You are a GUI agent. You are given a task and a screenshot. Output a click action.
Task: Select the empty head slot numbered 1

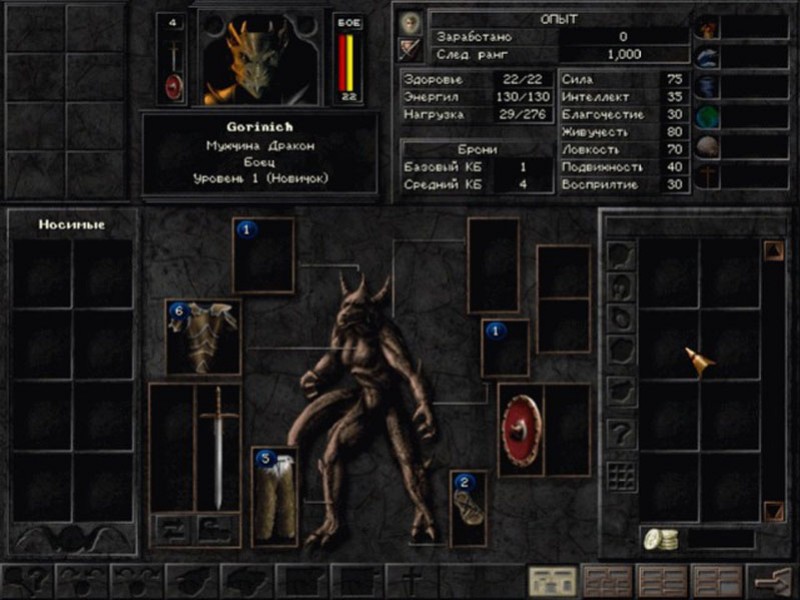coord(264,255)
